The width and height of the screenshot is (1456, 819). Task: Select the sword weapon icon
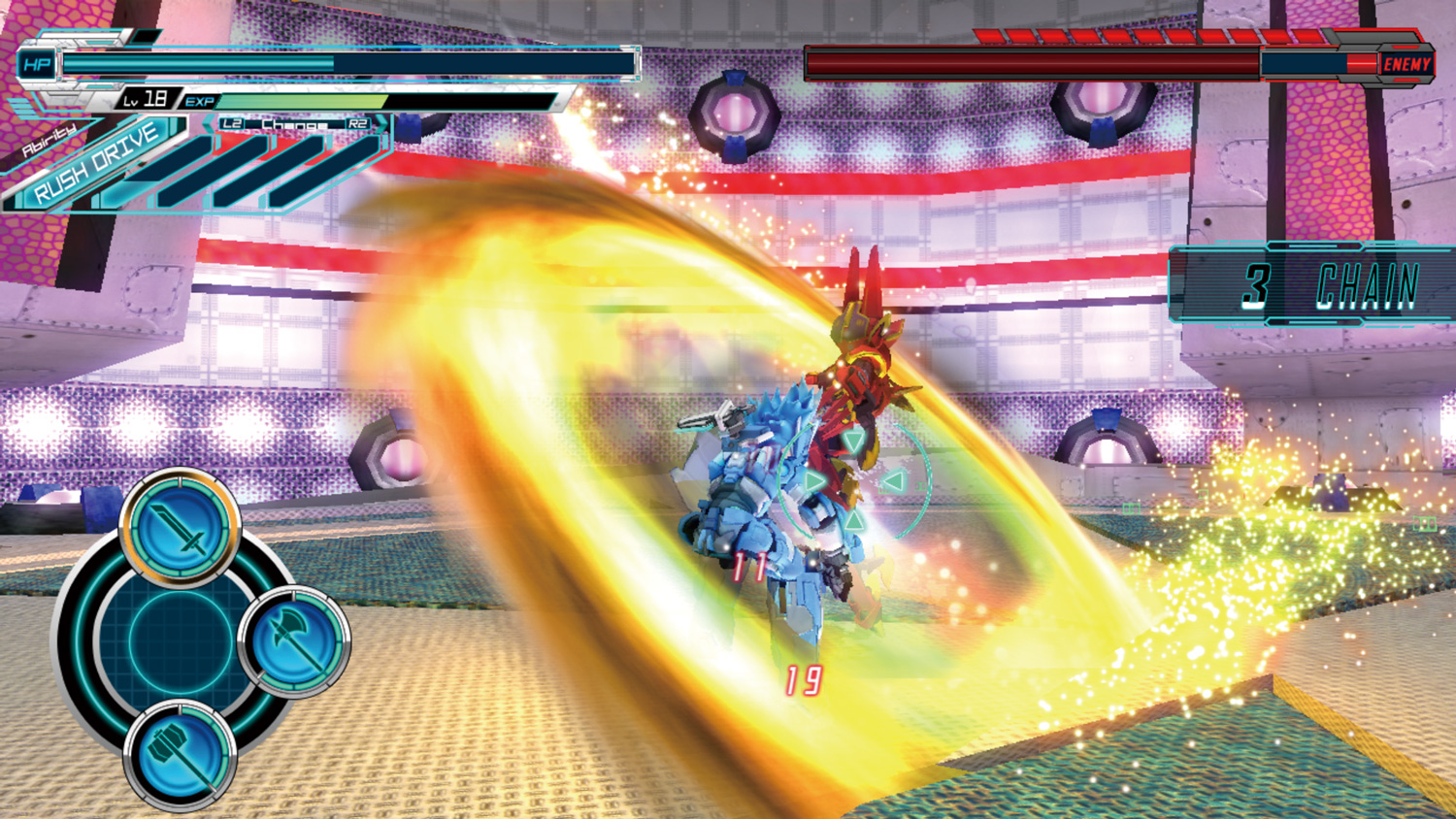click(181, 527)
